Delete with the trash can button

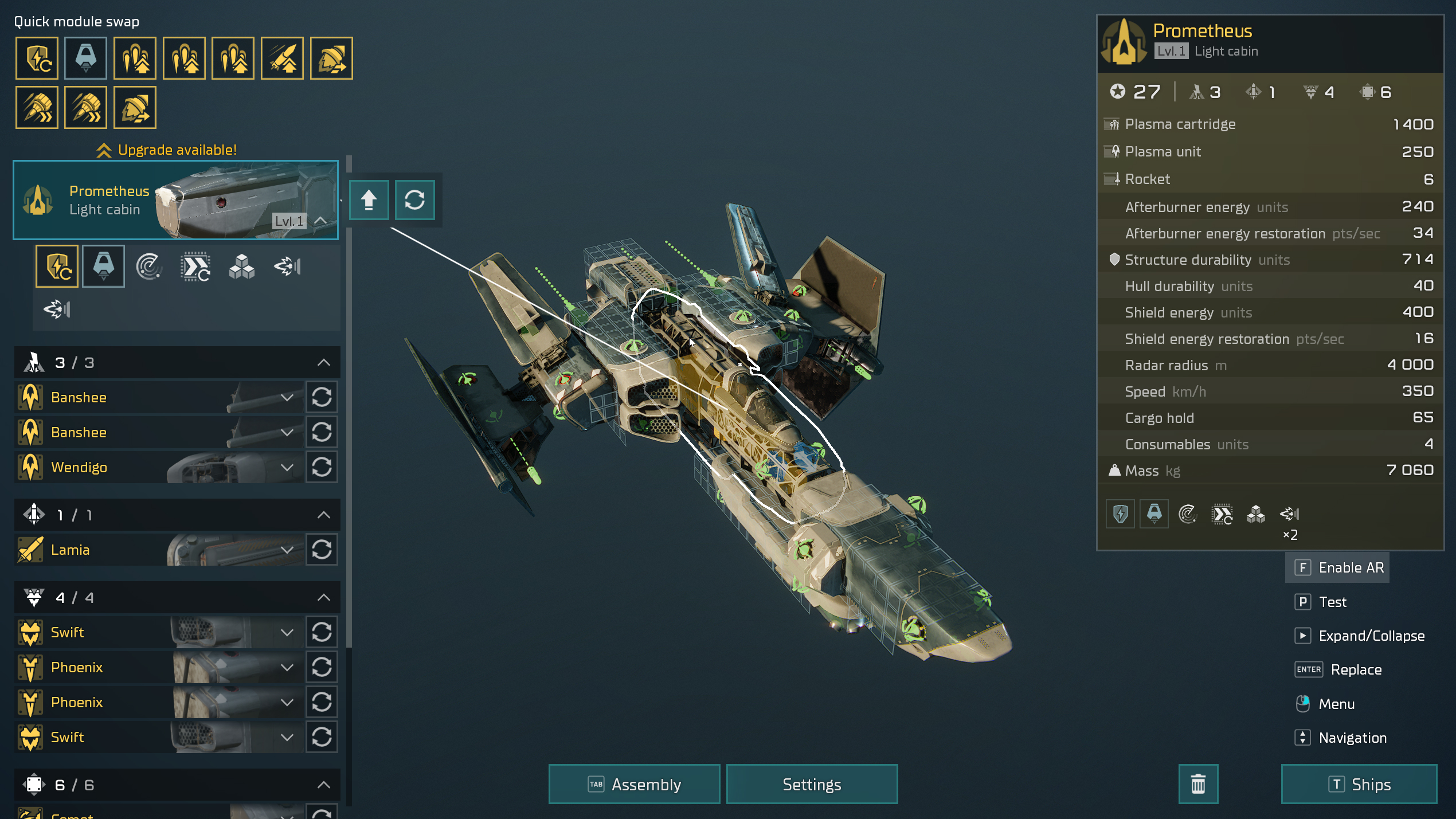coord(1197,784)
